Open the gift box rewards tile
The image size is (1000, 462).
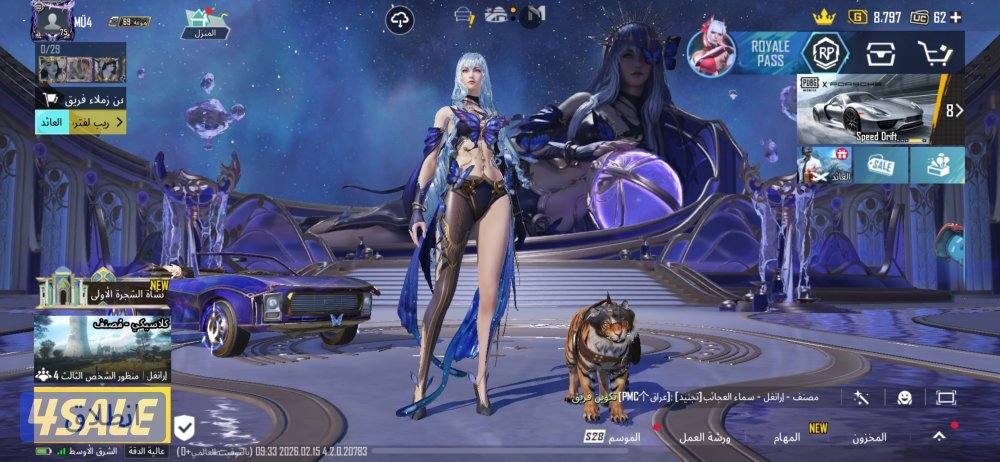[x=937, y=165]
